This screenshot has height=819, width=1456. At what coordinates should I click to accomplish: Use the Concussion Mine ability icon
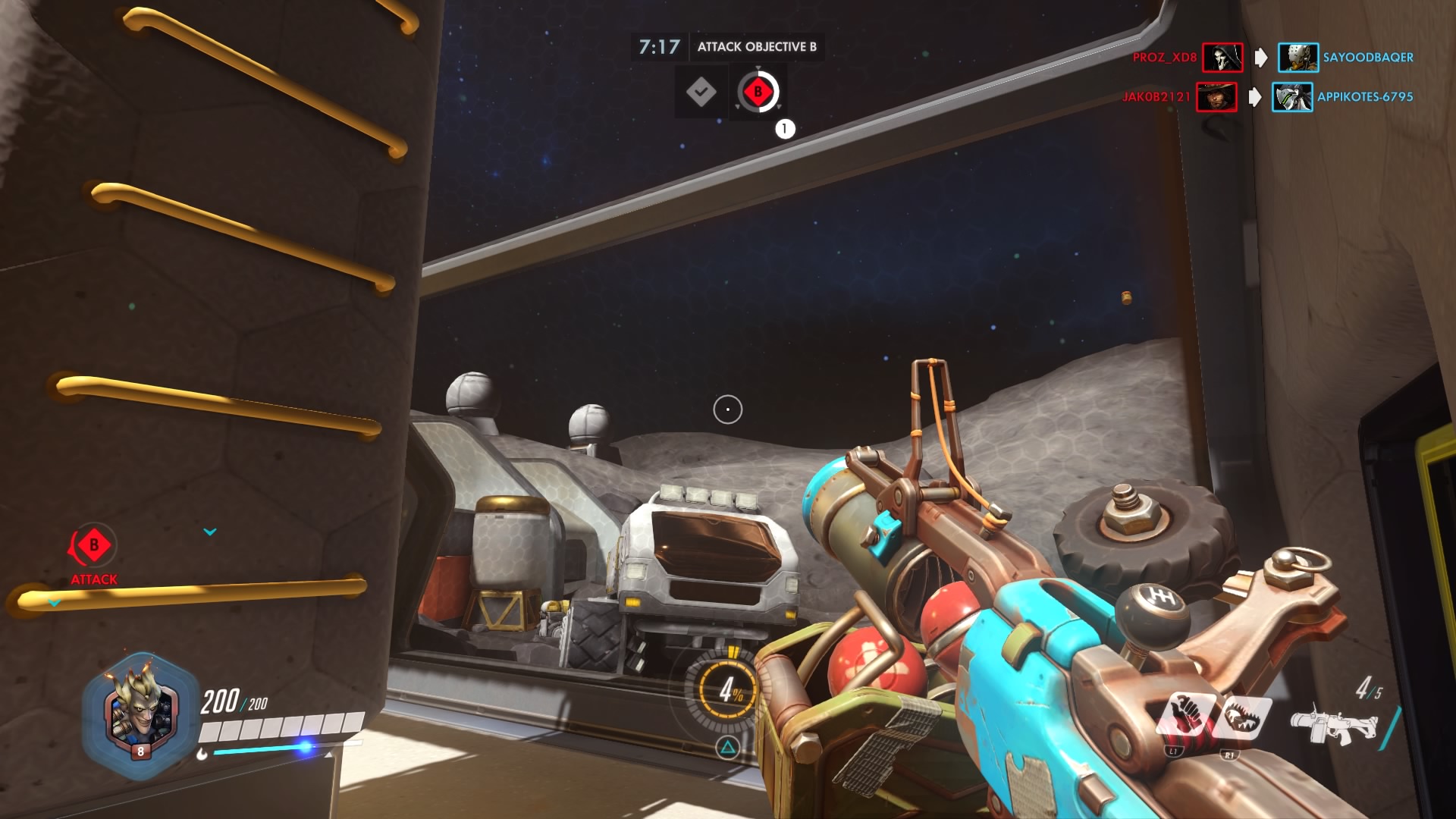click(1185, 717)
